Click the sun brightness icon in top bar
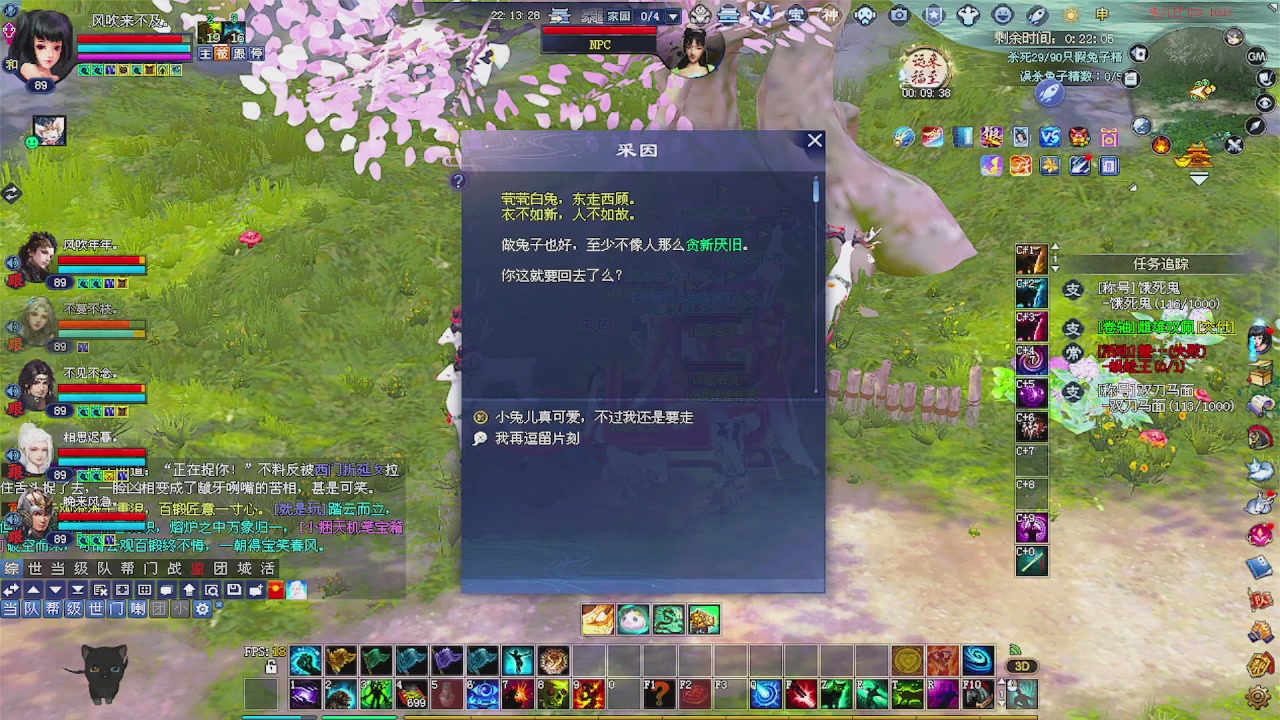The height and width of the screenshot is (720, 1280). (1070, 14)
